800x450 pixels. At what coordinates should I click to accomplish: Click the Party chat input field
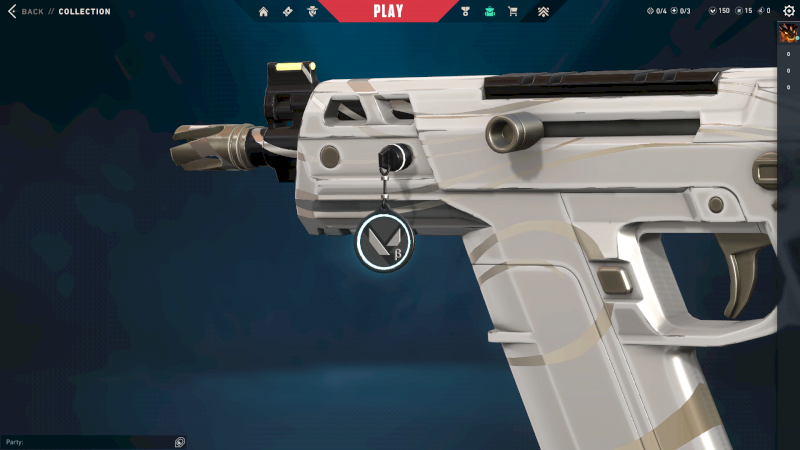(x=88, y=442)
